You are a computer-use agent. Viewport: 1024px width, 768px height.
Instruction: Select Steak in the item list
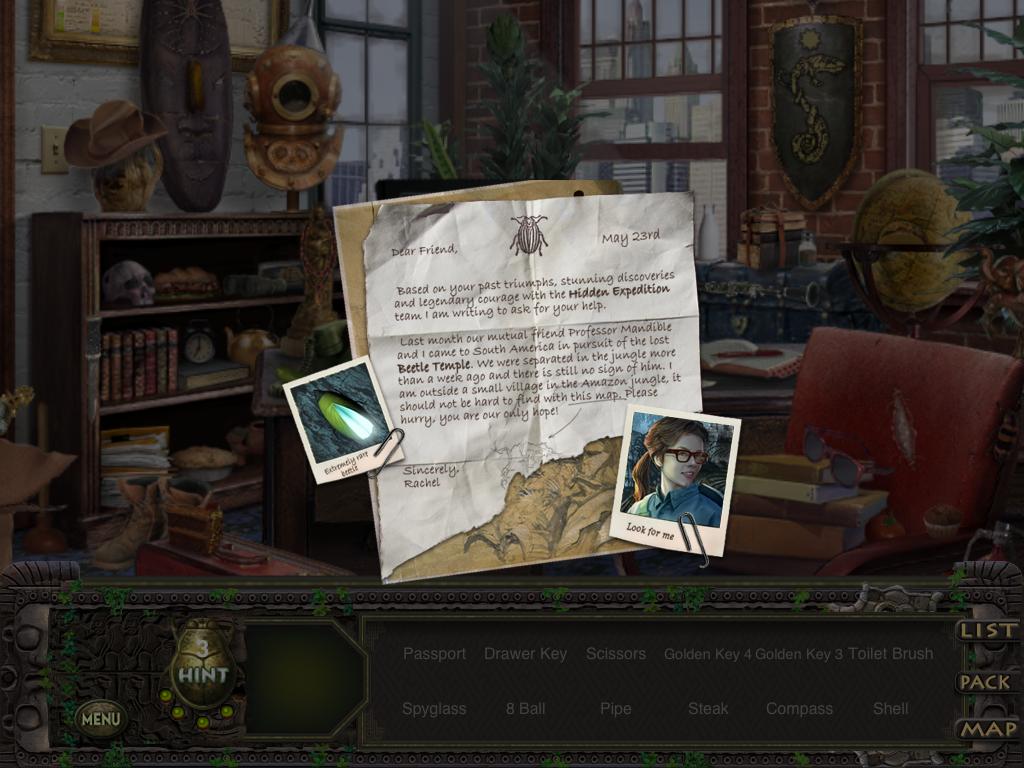[708, 709]
